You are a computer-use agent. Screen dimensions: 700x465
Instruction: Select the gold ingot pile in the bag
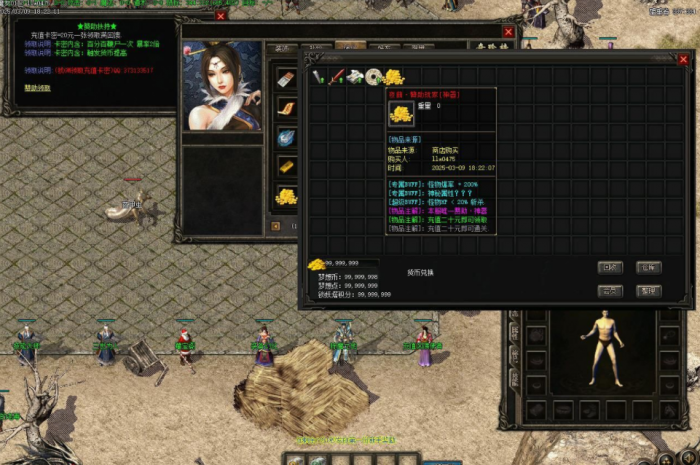click(393, 77)
